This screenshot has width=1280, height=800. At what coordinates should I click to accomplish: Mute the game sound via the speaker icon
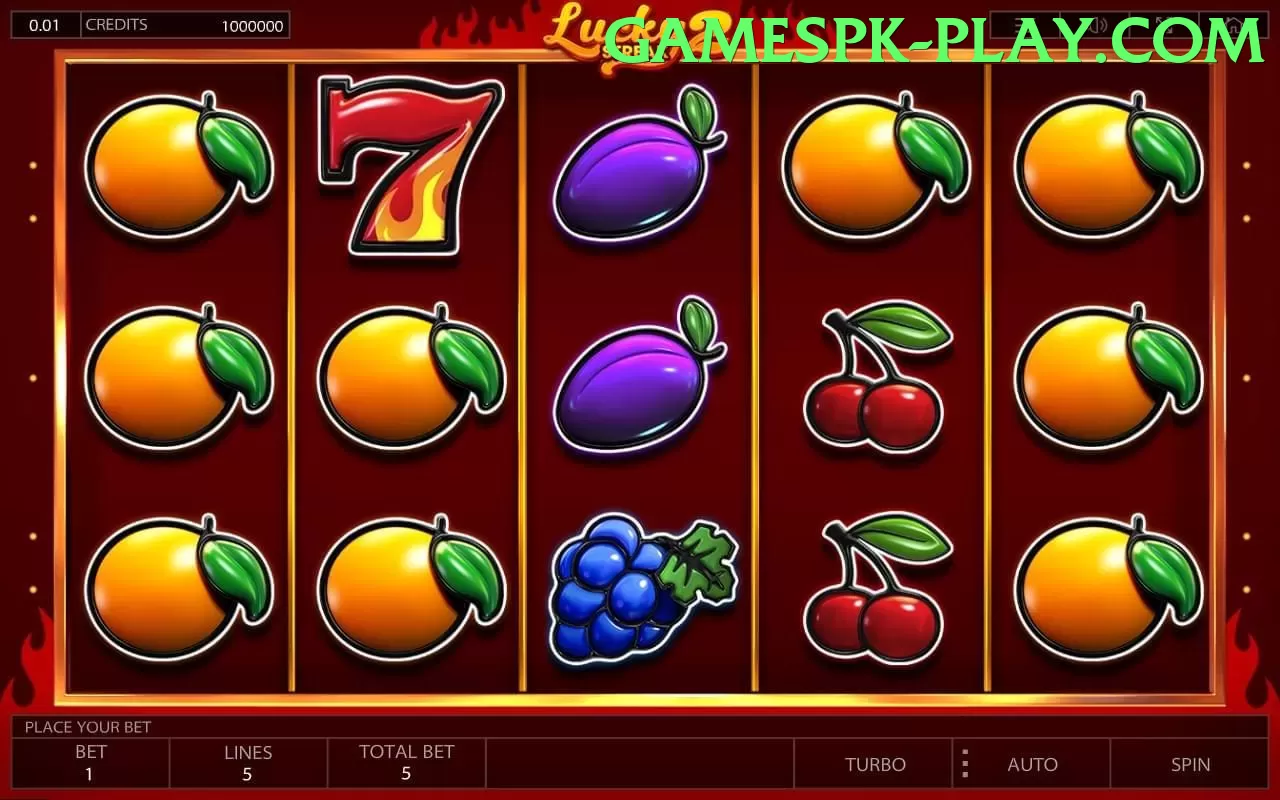click(x=1098, y=25)
